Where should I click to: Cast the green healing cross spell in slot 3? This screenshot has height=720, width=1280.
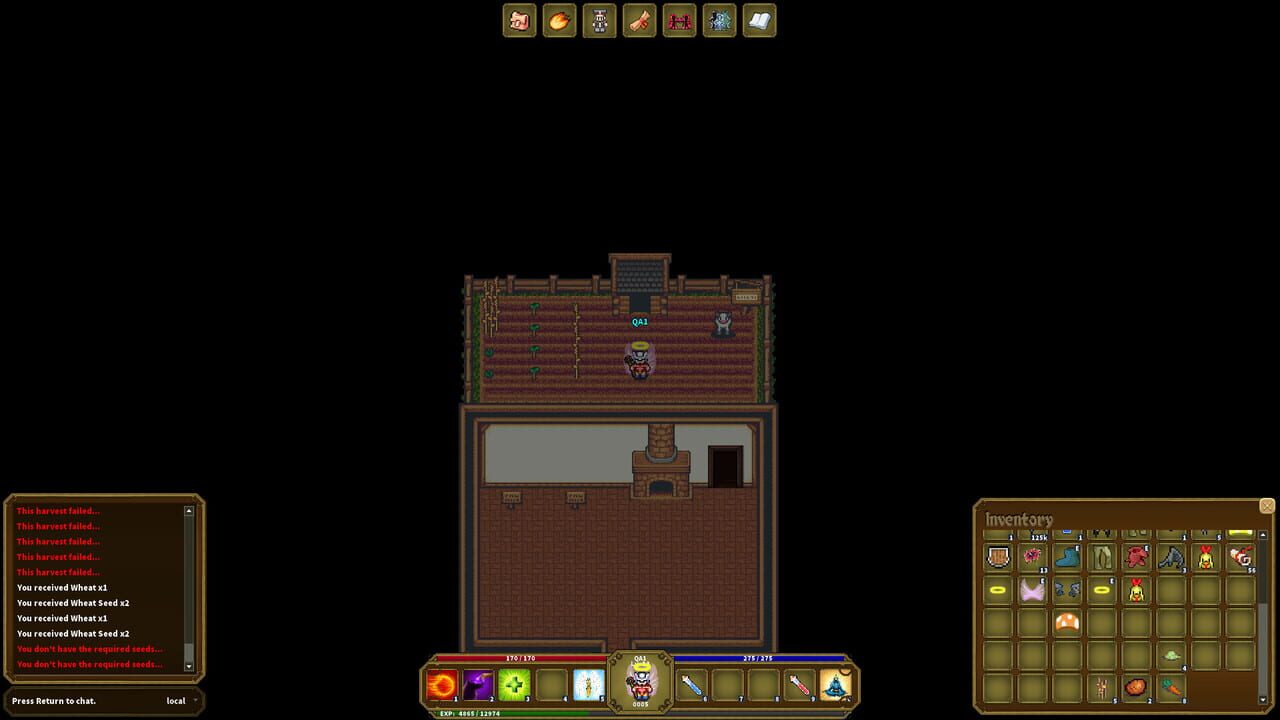512,682
